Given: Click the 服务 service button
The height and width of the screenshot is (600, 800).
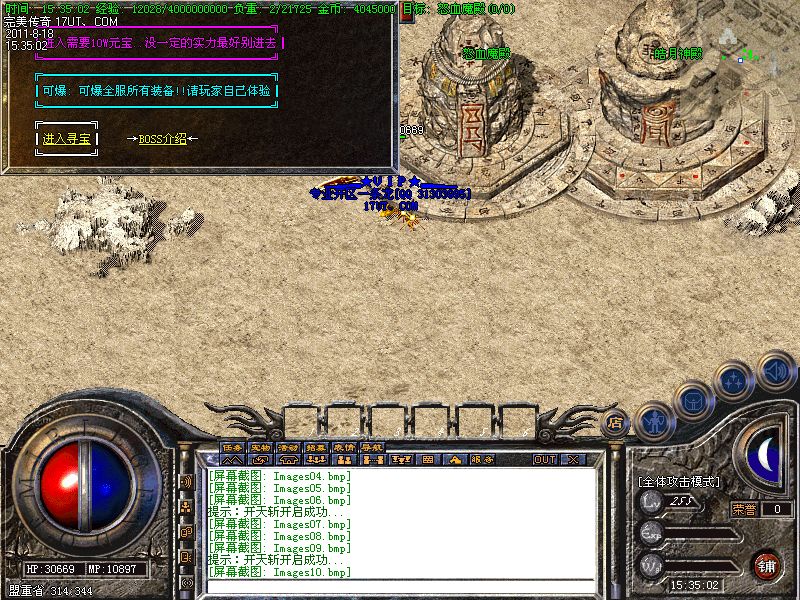Looking at the screenshot, I should (482, 460).
